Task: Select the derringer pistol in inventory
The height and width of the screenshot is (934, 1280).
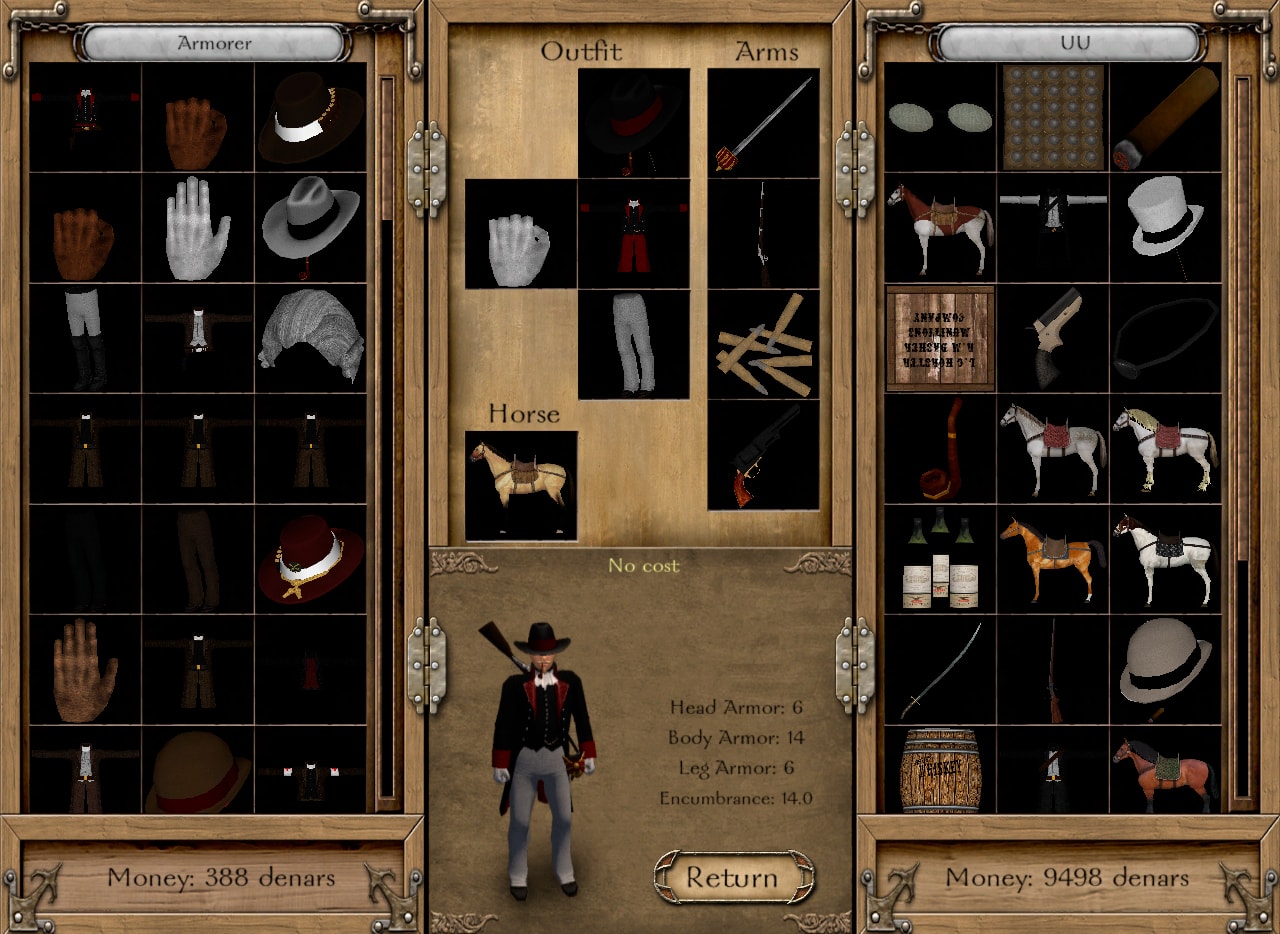Action: [x=1053, y=338]
